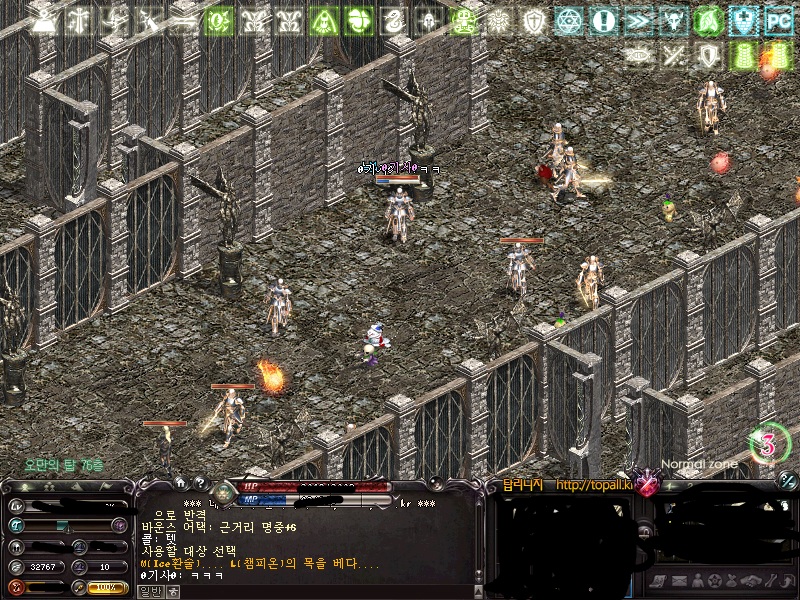Click the exclamation mark status icon
The height and width of the screenshot is (600, 800).
[603, 20]
